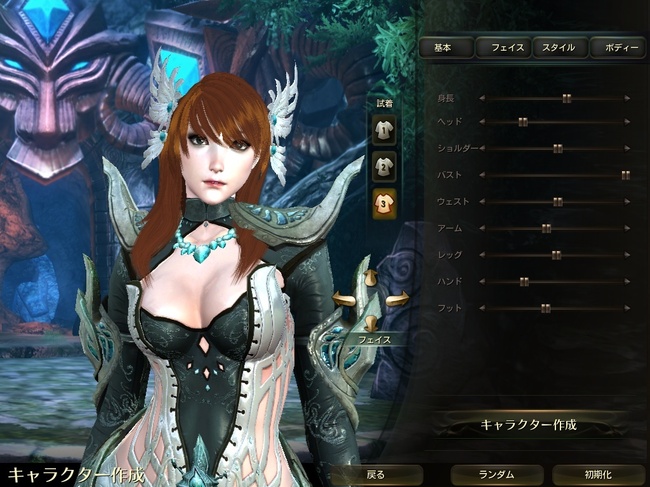650x487 pixels.
Task: Confirm with the キャラクター作成 (create character) button
Action: click(528, 424)
